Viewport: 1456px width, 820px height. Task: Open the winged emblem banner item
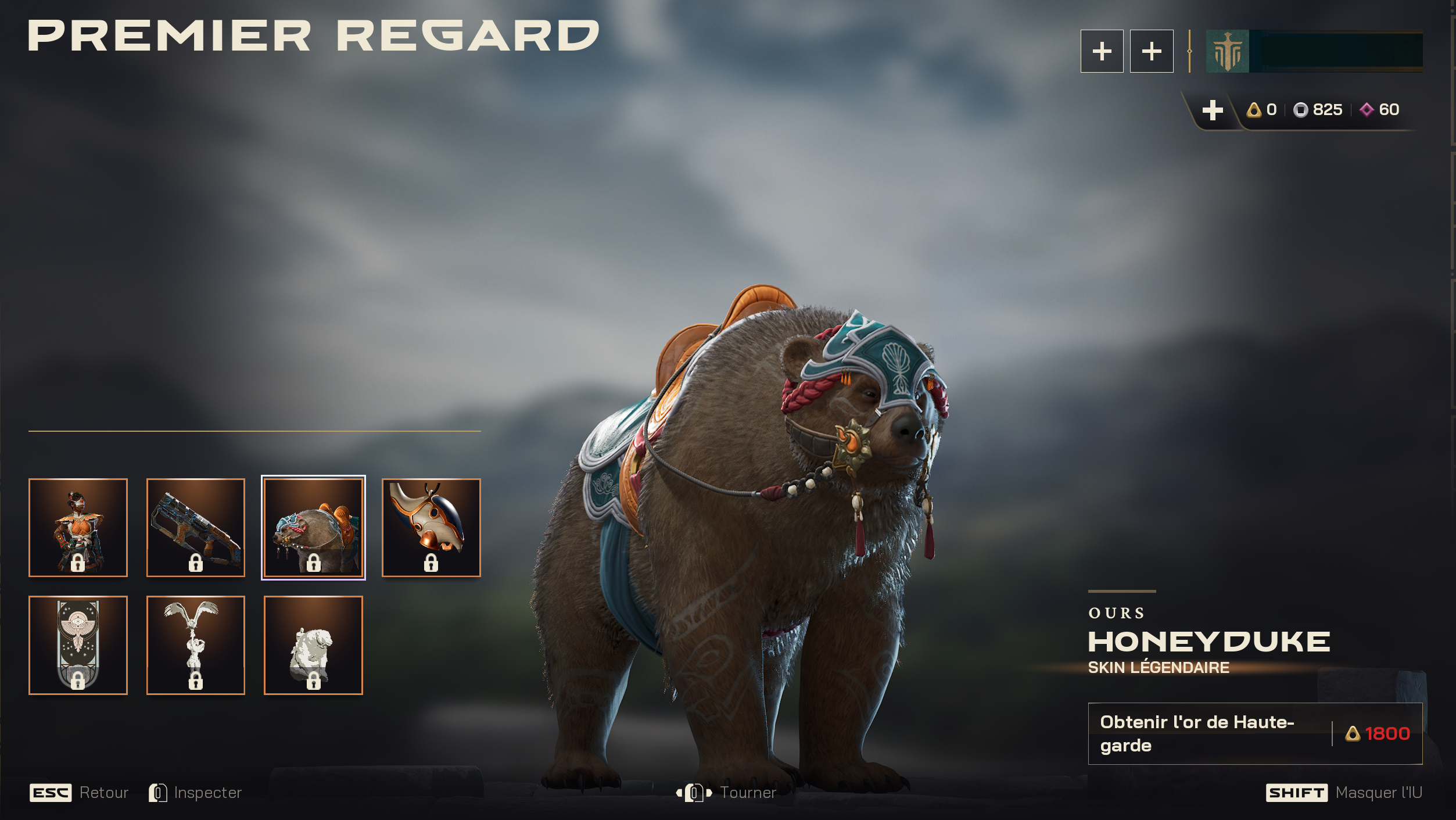[78, 644]
